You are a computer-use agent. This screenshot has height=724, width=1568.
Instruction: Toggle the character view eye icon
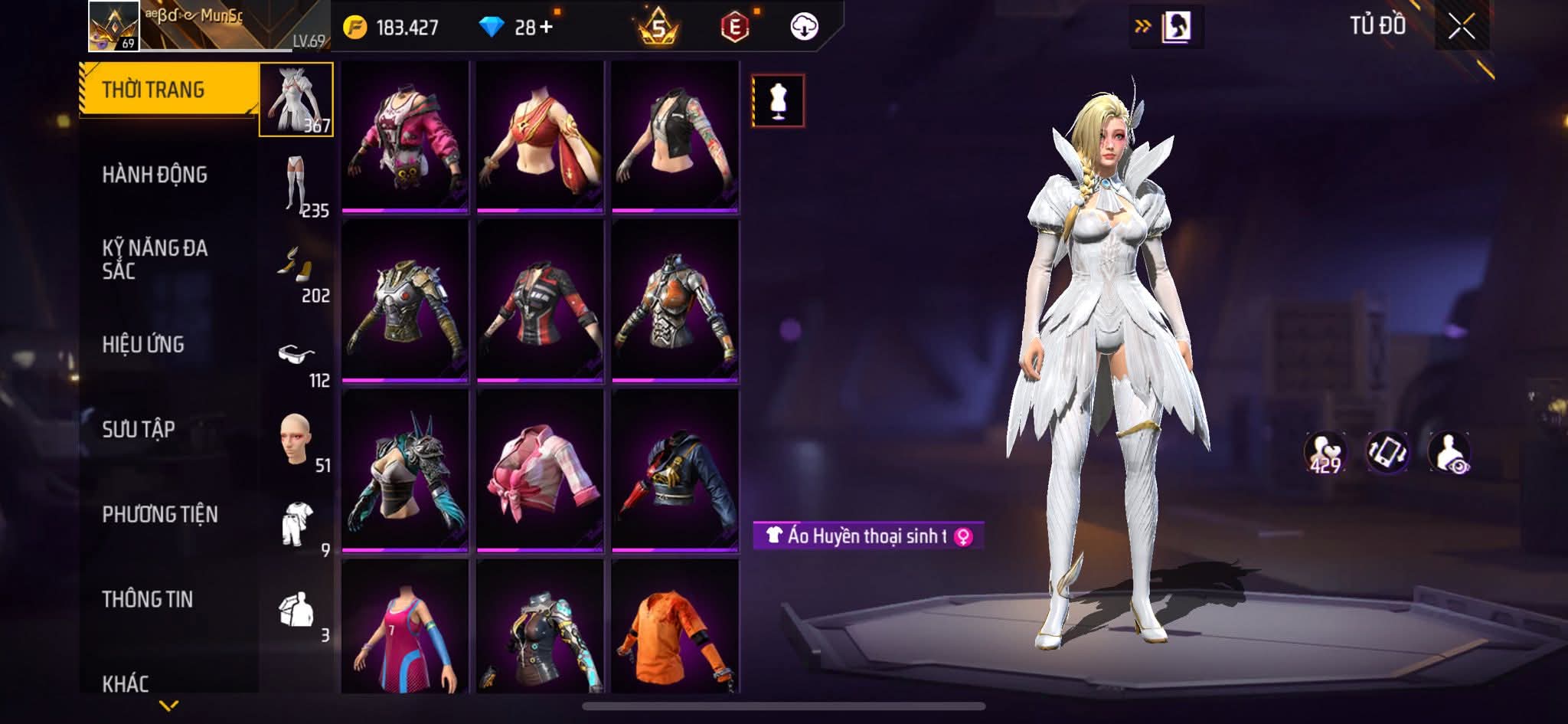point(1449,452)
